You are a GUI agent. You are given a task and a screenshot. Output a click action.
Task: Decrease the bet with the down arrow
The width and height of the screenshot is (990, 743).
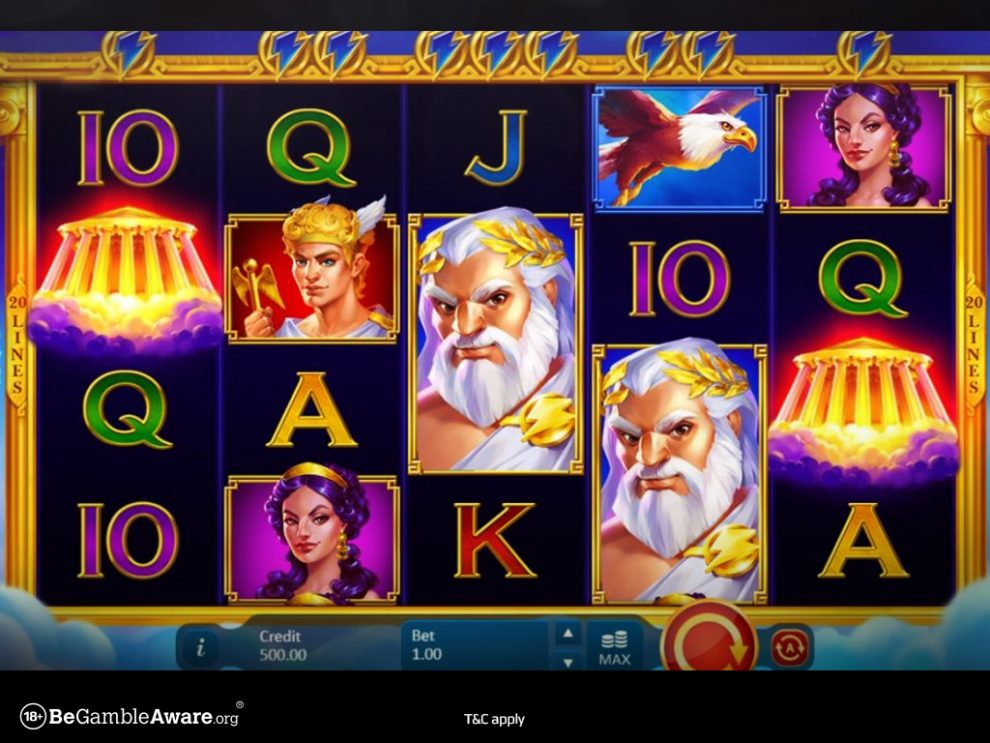[568, 661]
